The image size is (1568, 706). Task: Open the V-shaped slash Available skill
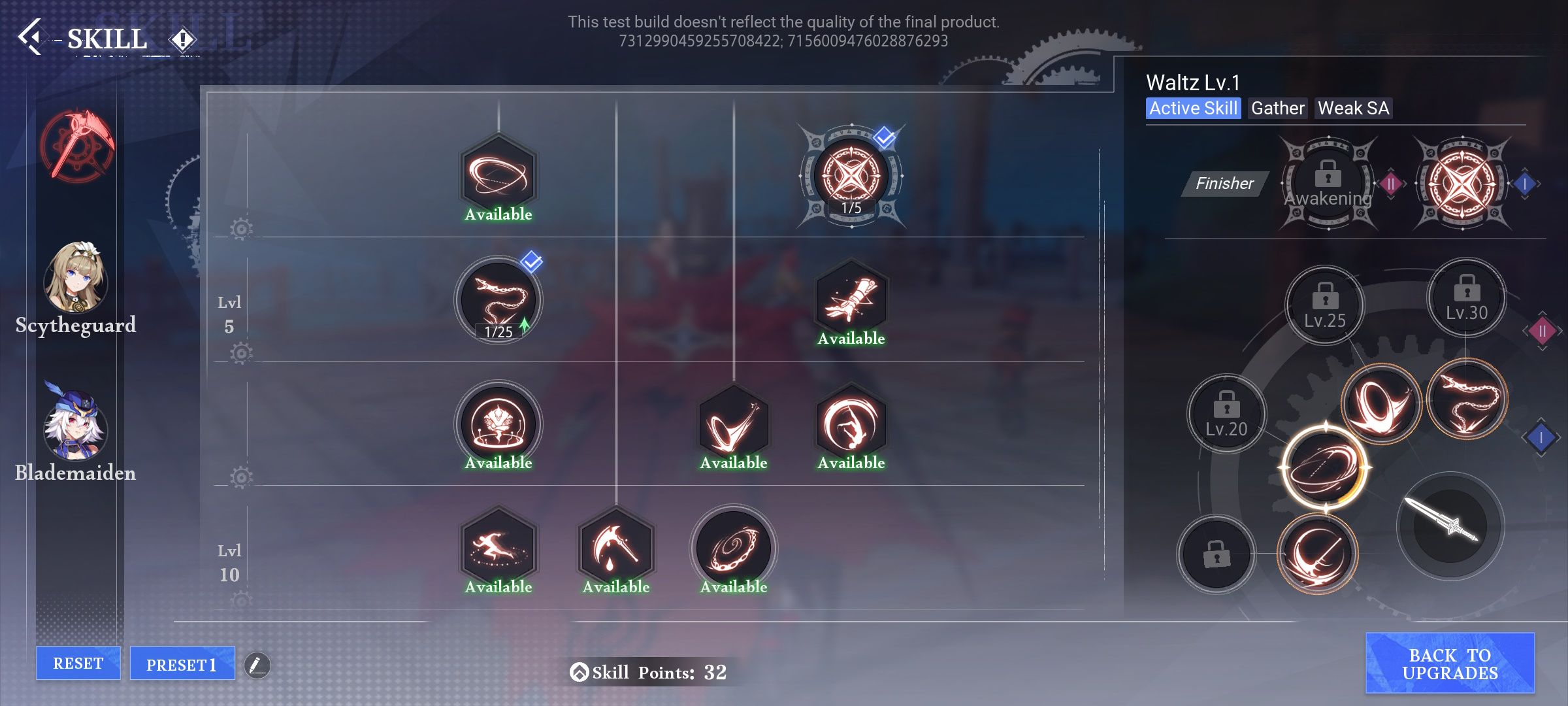[732, 424]
